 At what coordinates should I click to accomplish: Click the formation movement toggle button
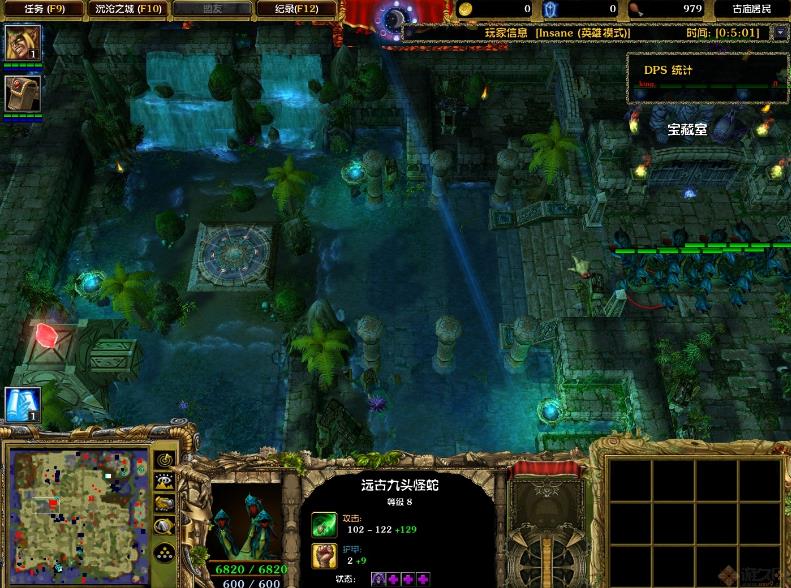(165, 551)
